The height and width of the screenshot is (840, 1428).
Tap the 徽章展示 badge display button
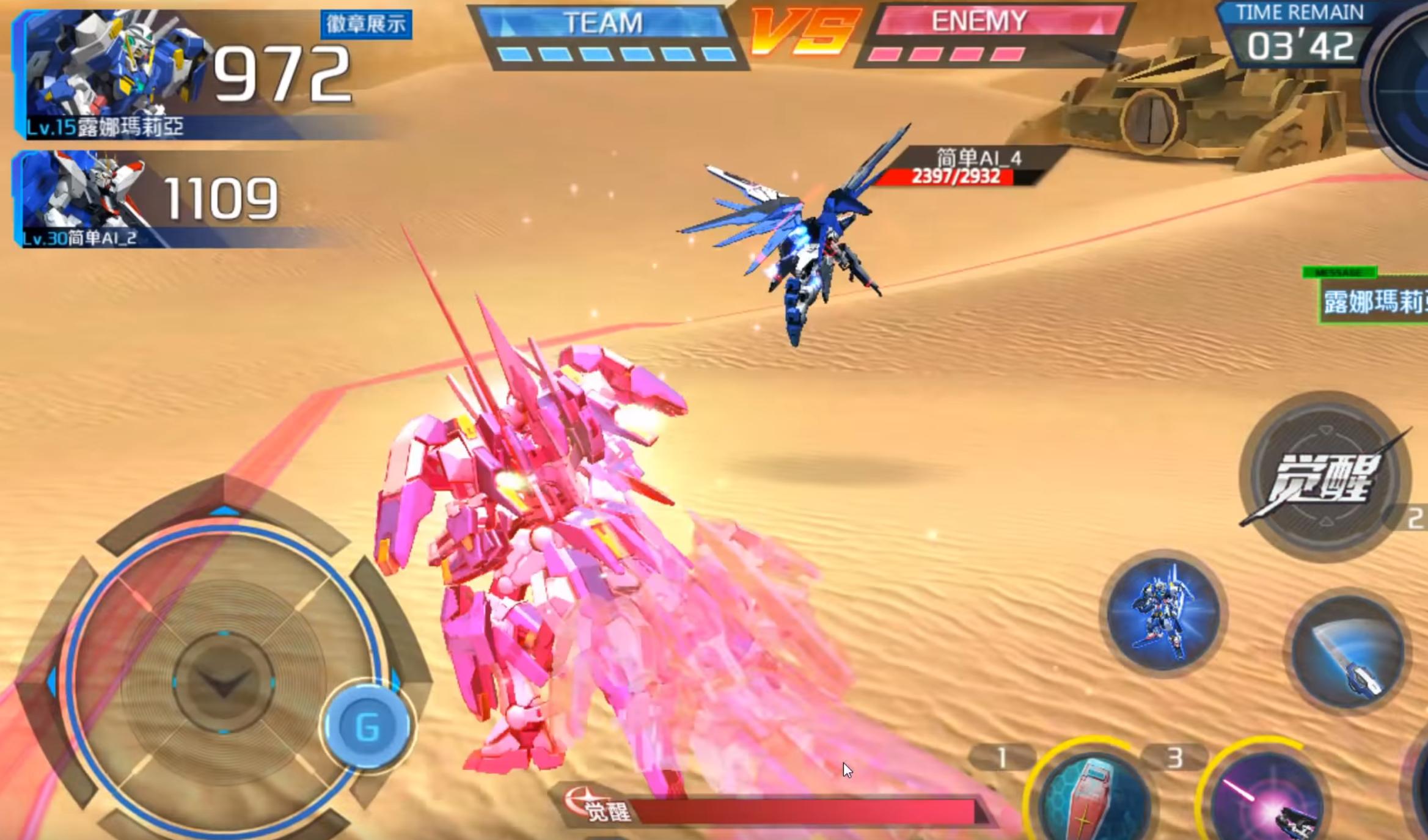point(366,24)
